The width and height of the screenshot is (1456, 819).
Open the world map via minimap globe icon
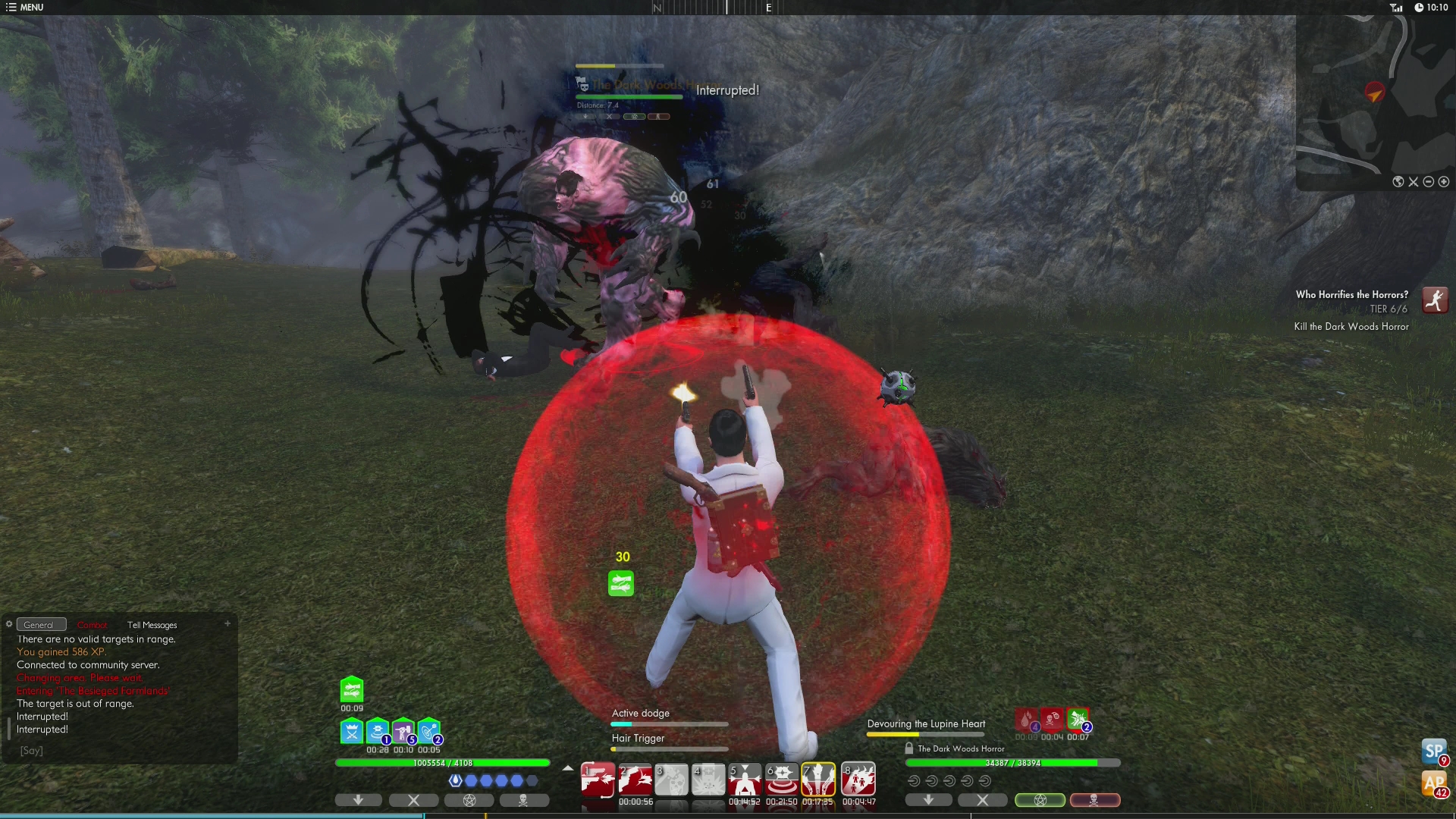coord(1398,182)
